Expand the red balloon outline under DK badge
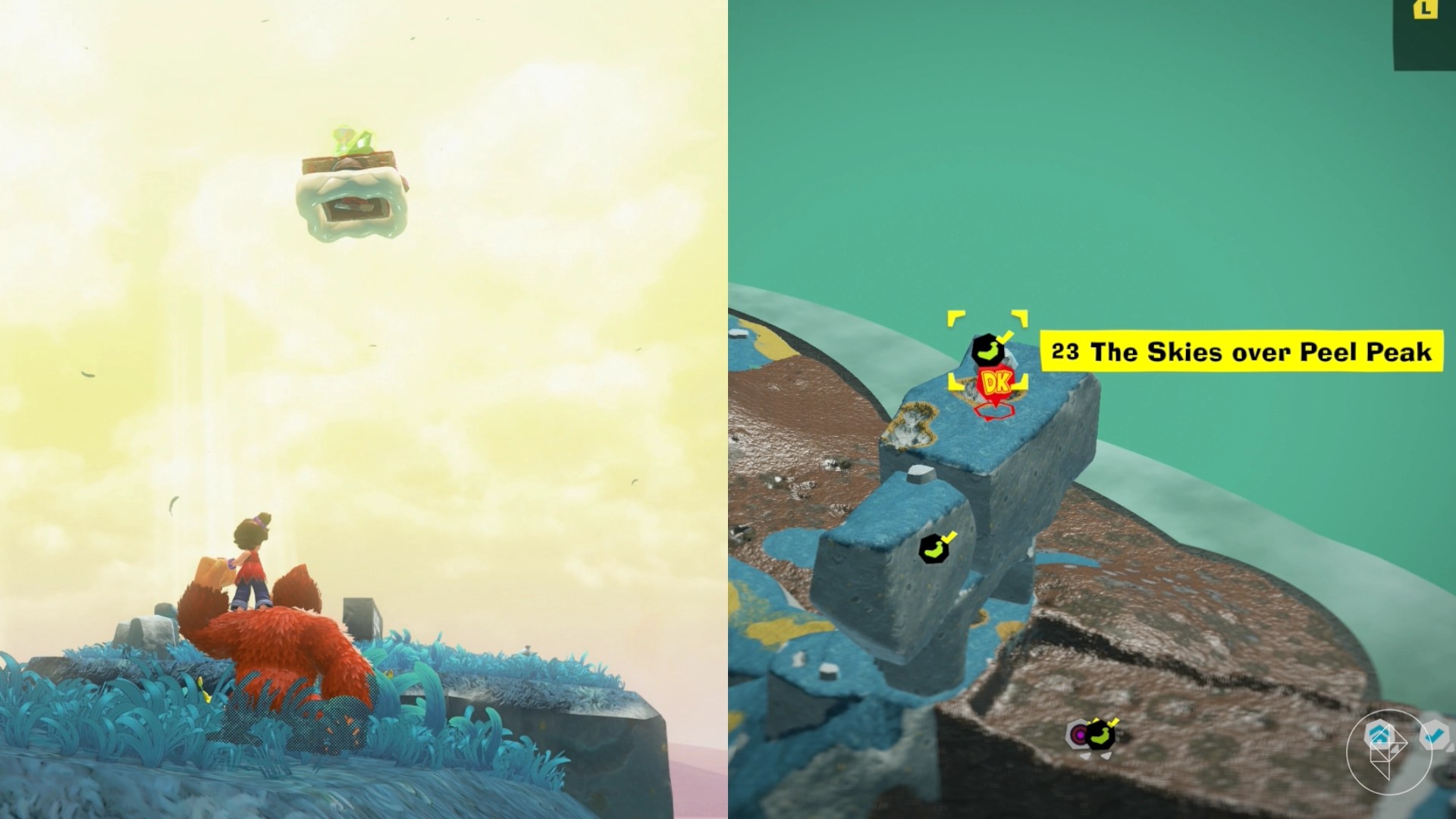 point(994,412)
